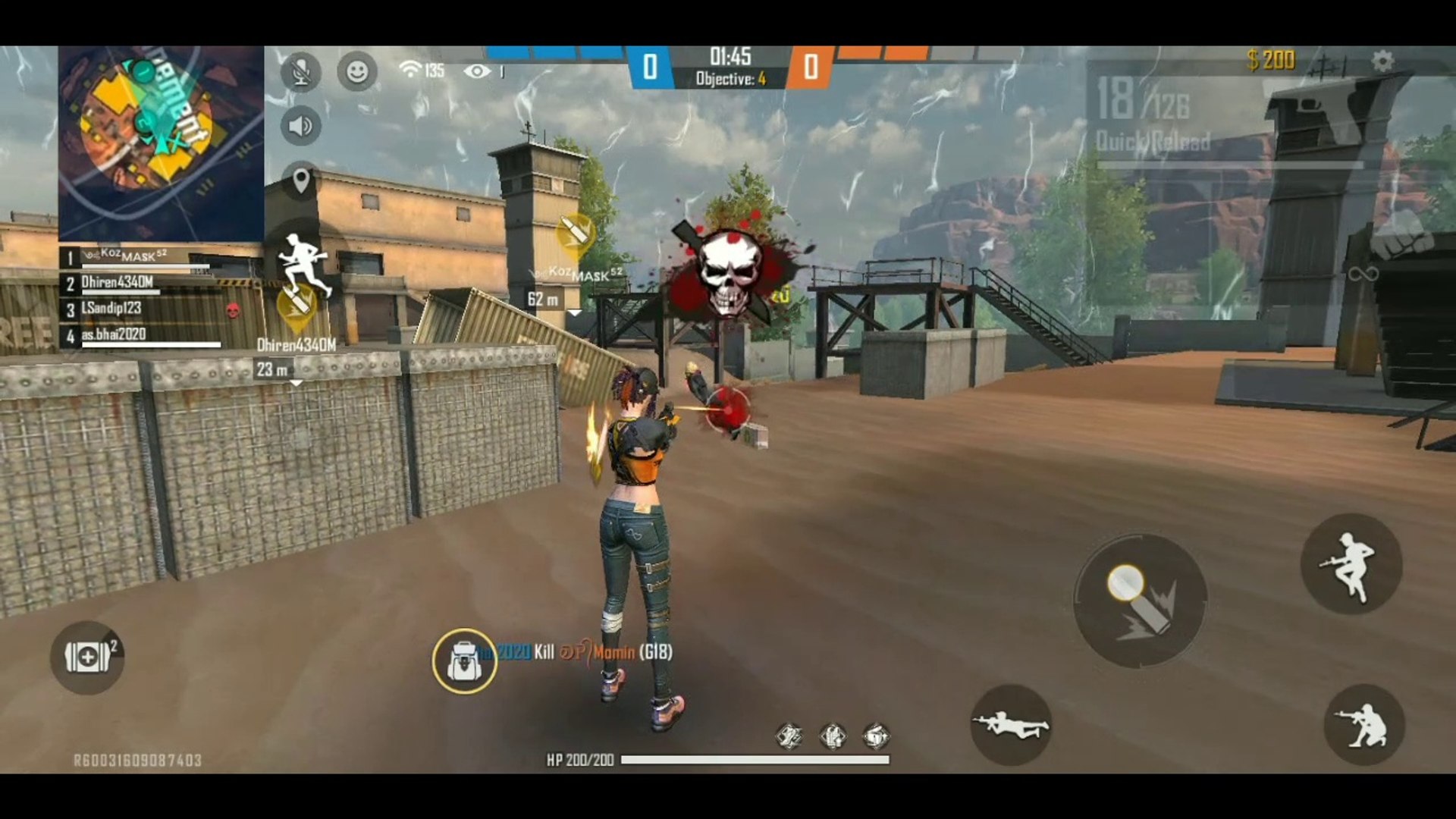
Task: Select teammate Dhiren4340M in squad list
Action: (x=118, y=283)
